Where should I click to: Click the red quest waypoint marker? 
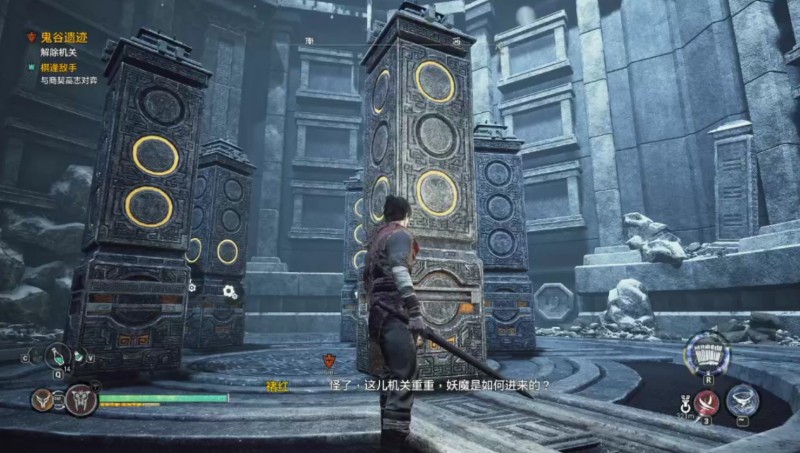click(331, 361)
